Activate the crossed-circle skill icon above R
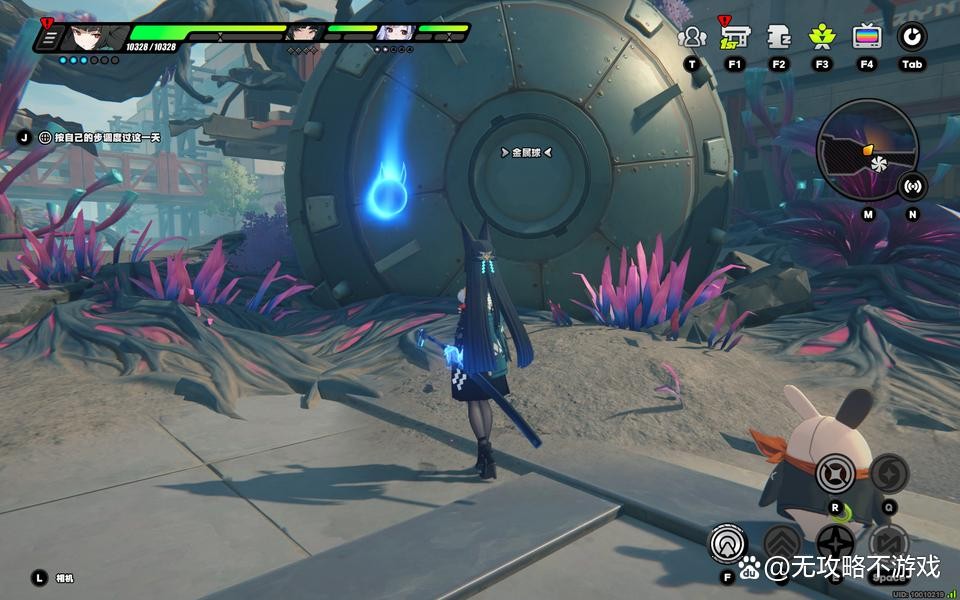This screenshot has height=600, width=960. 835,473
